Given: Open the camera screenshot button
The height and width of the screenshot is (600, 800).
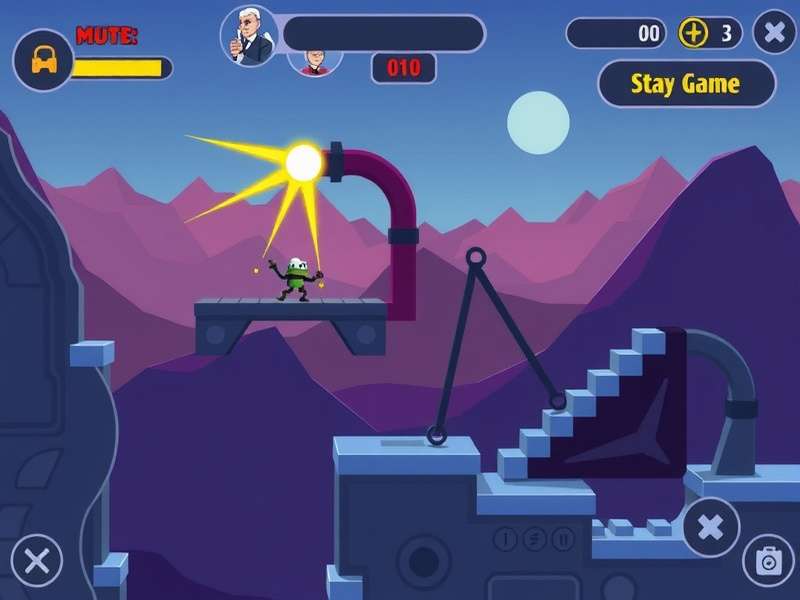Looking at the screenshot, I should click(x=767, y=561).
